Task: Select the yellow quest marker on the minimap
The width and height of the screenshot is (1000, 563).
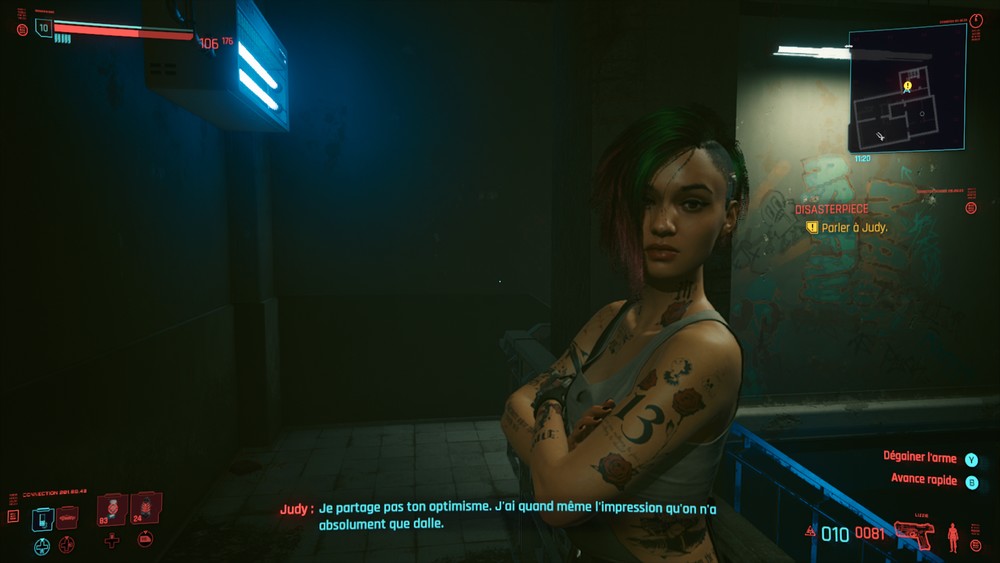Action: pyautogui.click(x=907, y=86)
